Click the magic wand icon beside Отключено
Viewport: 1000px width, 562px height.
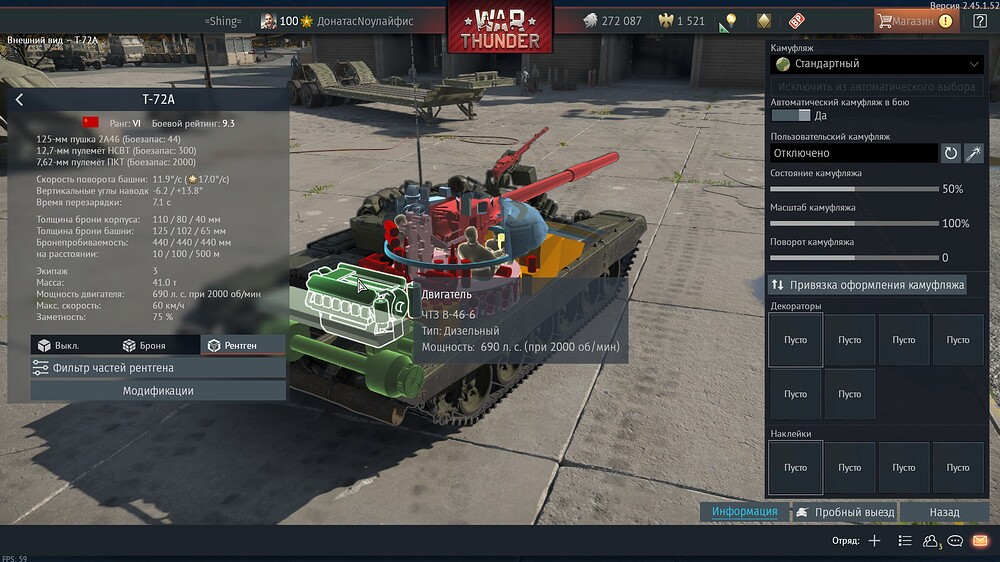tap(973, 153)
